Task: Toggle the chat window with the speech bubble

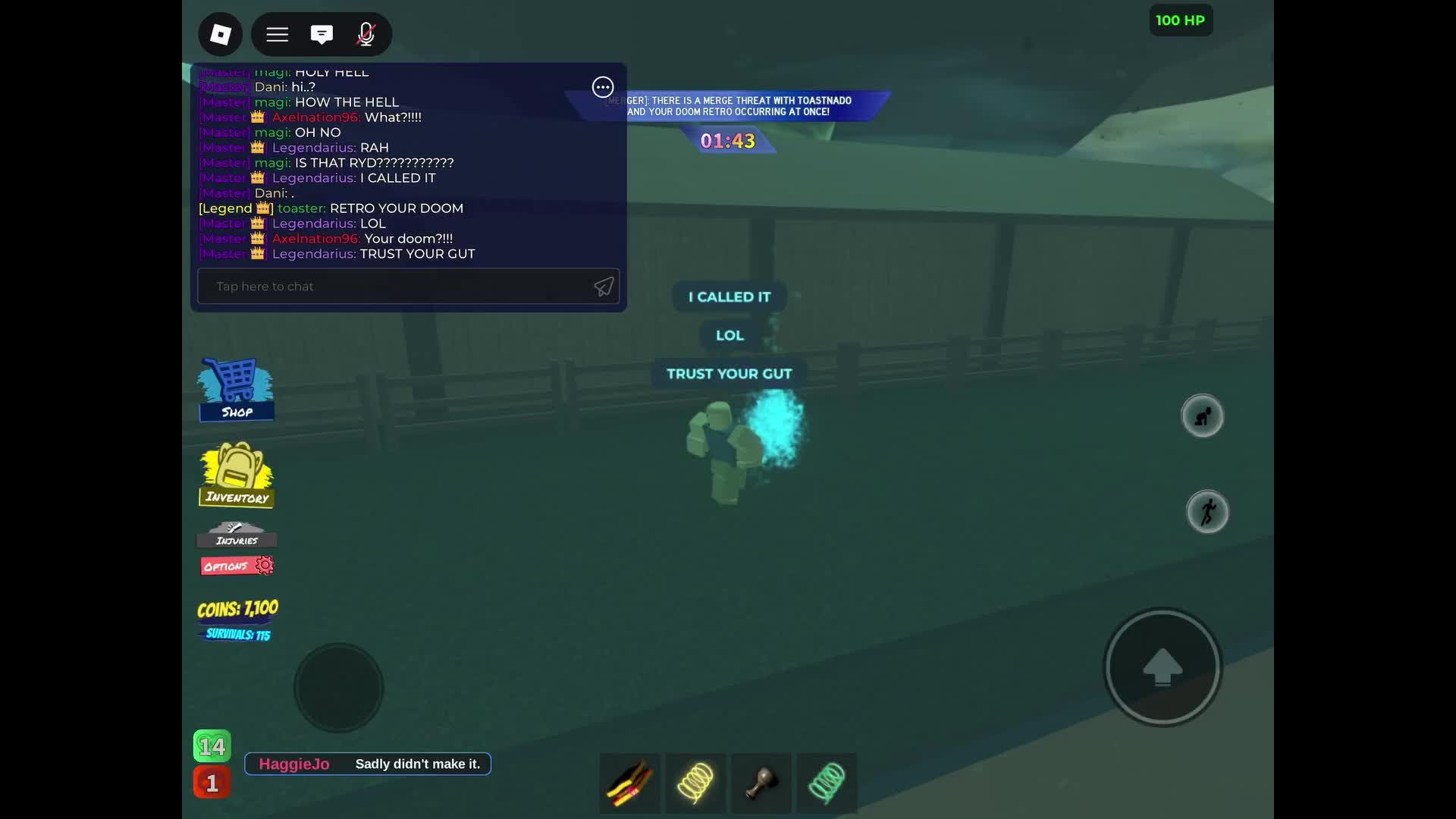Action: [x=322, y=34]
